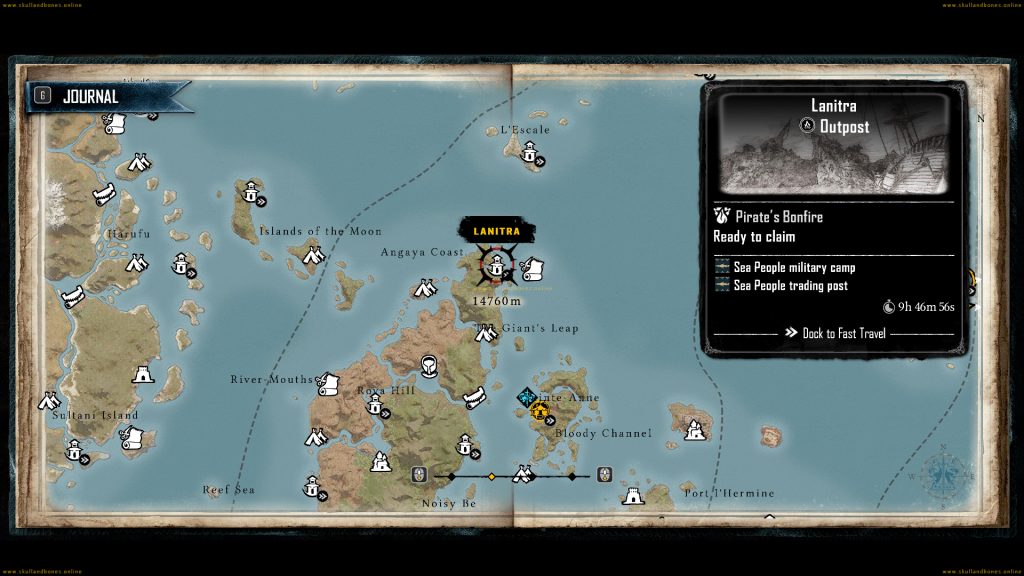Click the scroll marker beside Lanitra
The height and width of the screenshot is (576, 1024).
pyautogui.click(x=532, y=270)
